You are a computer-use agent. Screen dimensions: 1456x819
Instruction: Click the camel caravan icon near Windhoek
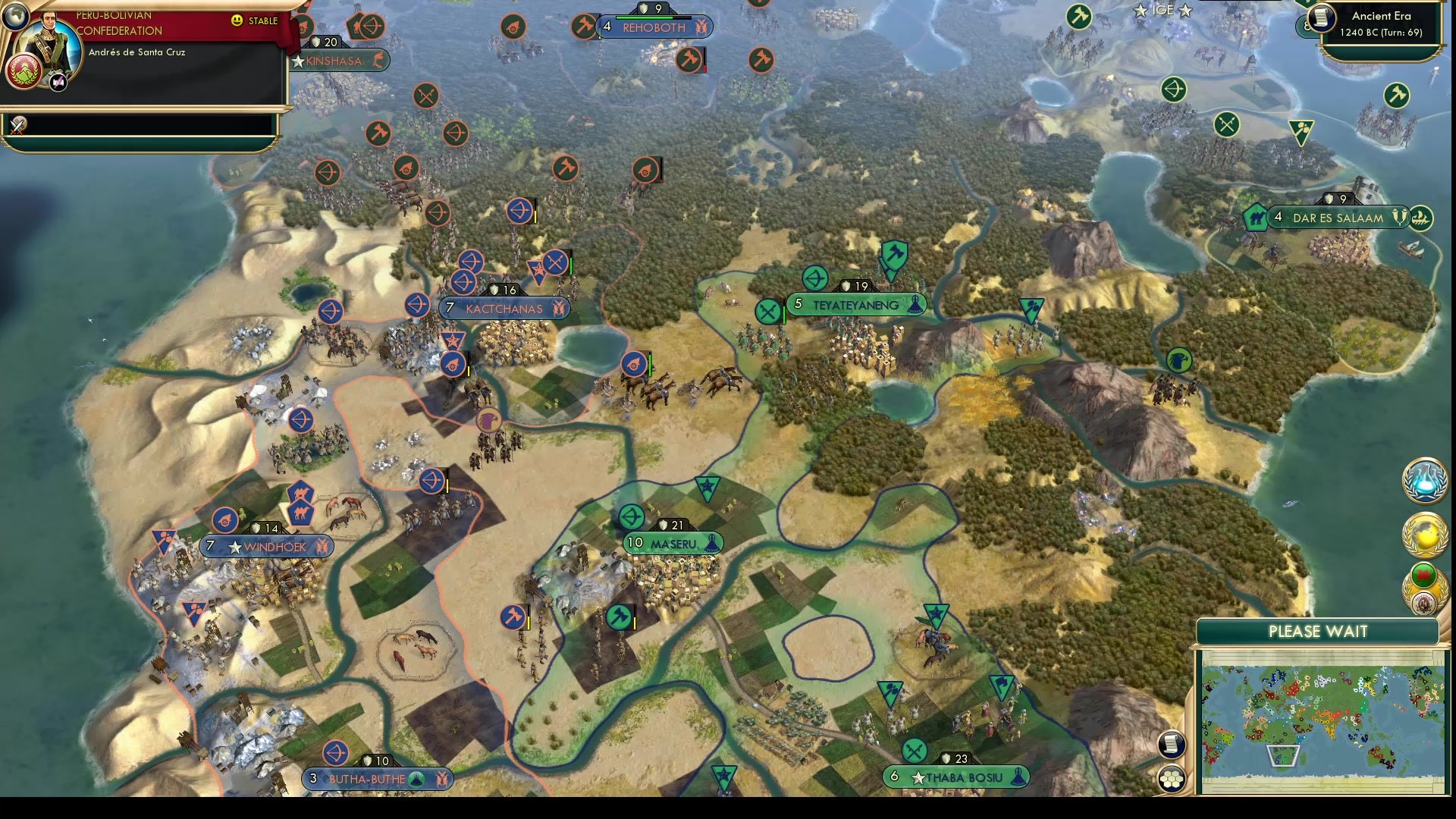[300, 513]
